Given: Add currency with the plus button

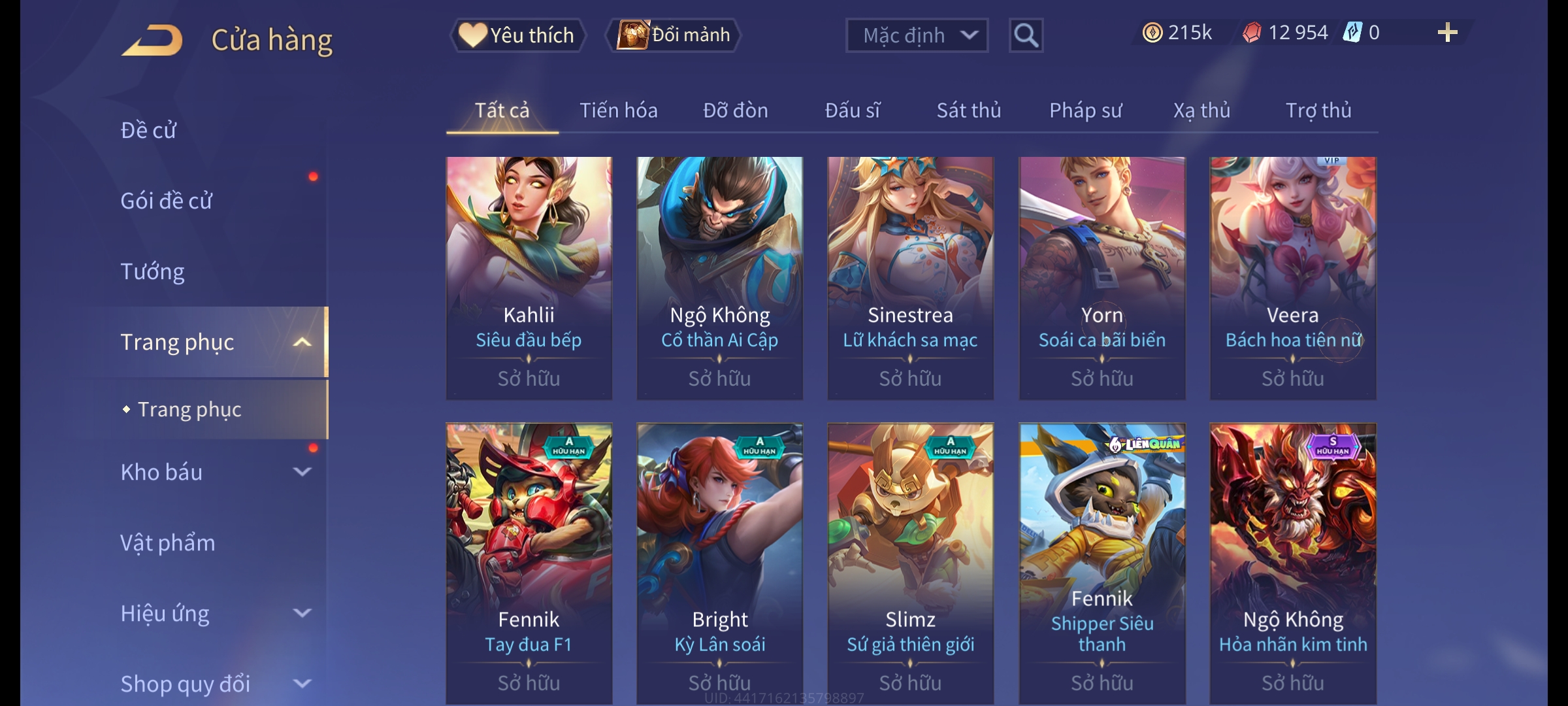Looking at the screenshot, I should (x=1447, y=33).
